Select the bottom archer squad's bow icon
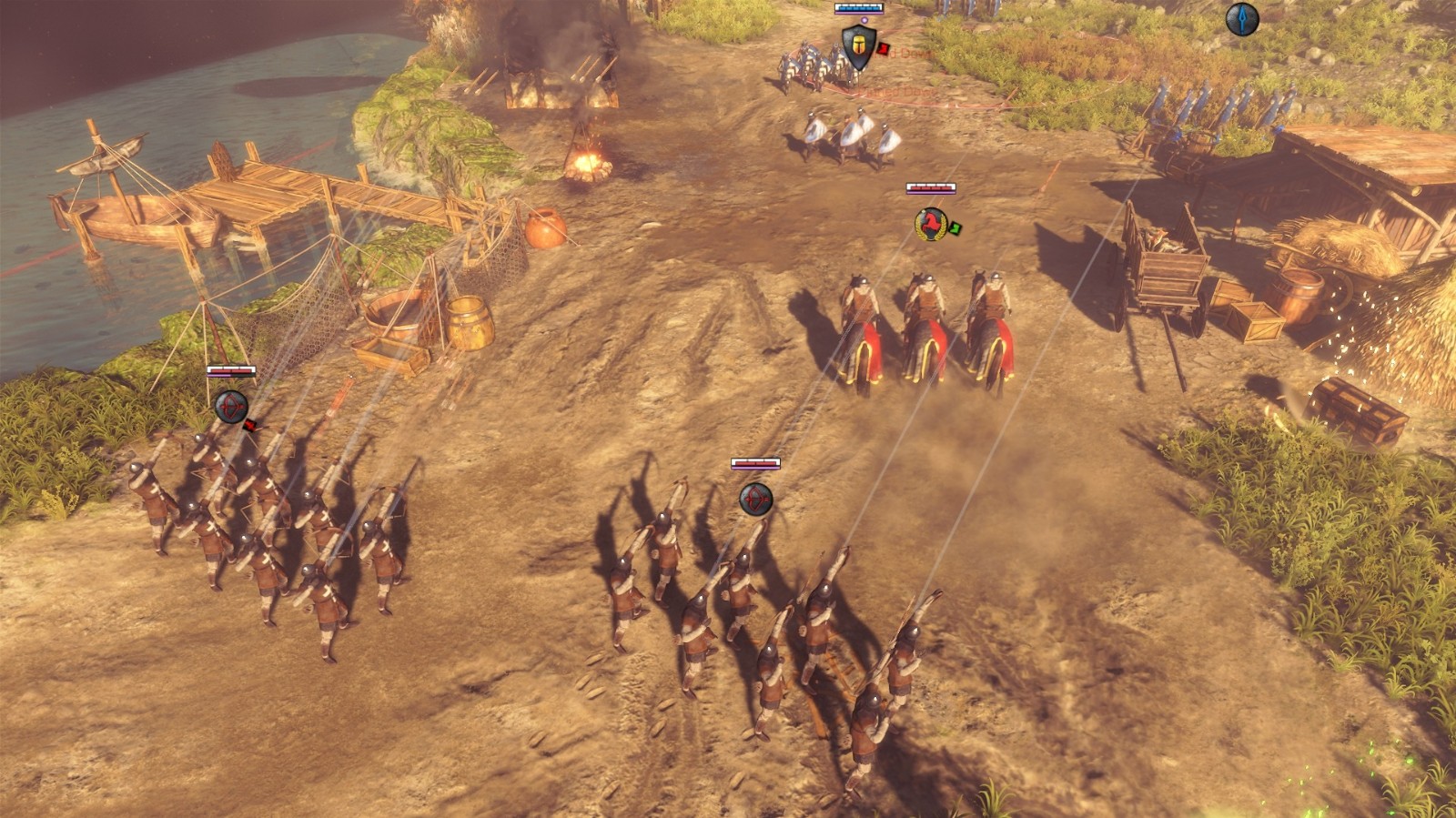Screen dimensions: 1456x818 click(758, 500)
